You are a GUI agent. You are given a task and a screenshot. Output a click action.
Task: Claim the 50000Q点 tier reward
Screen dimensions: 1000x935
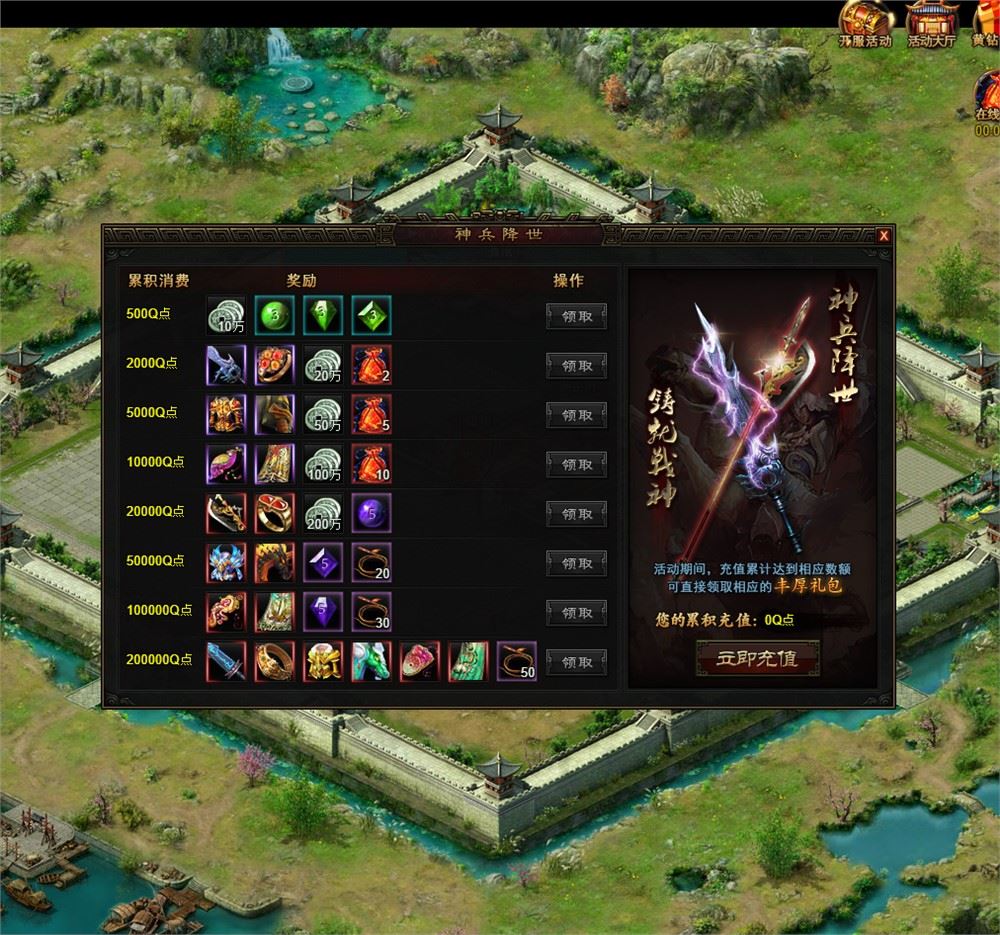pyautogui.click(x=576, y=564)
